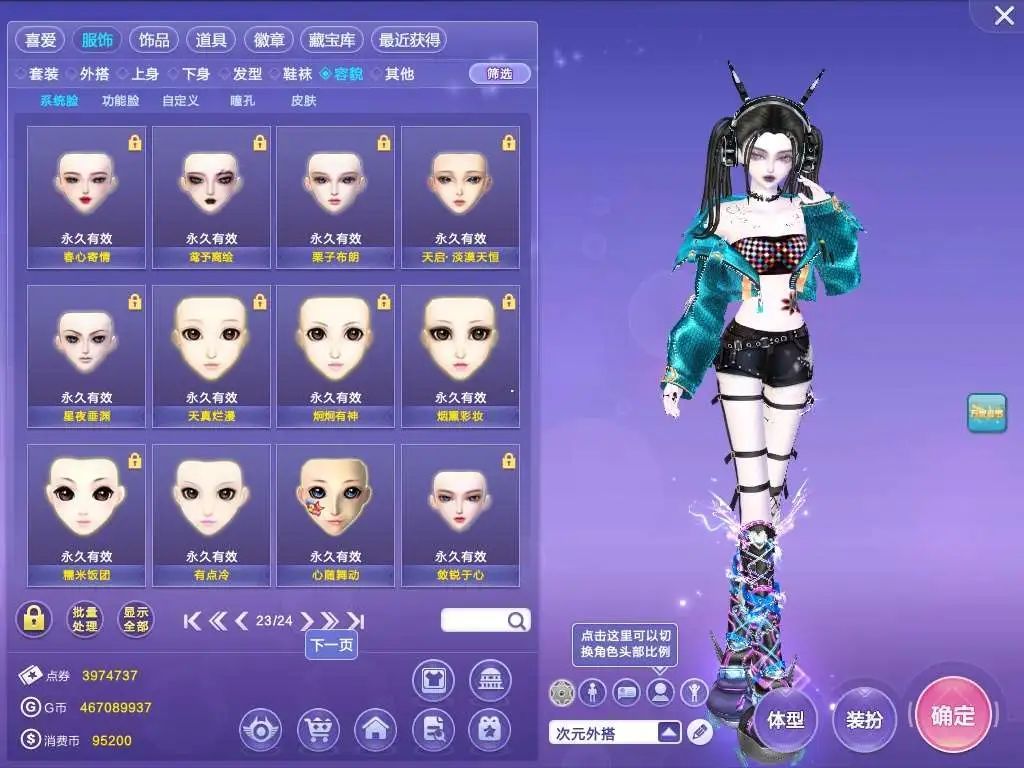
Task: Click inside the item search box
Action: click(474, 621)
